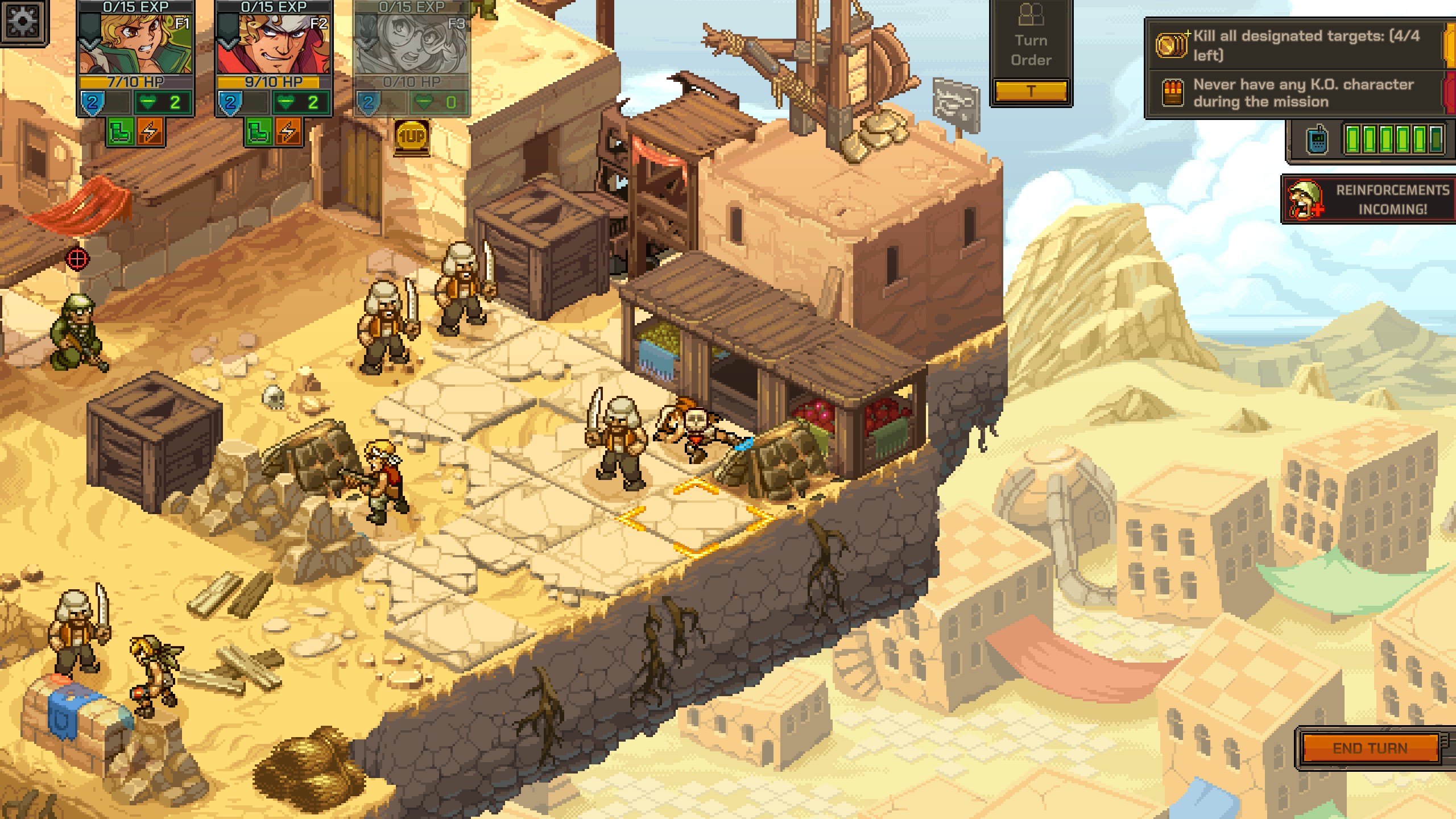This screenshot has width=1456, height=819.
Task: Activate the green boot icon under F1
Action: (x=121, y=132)
